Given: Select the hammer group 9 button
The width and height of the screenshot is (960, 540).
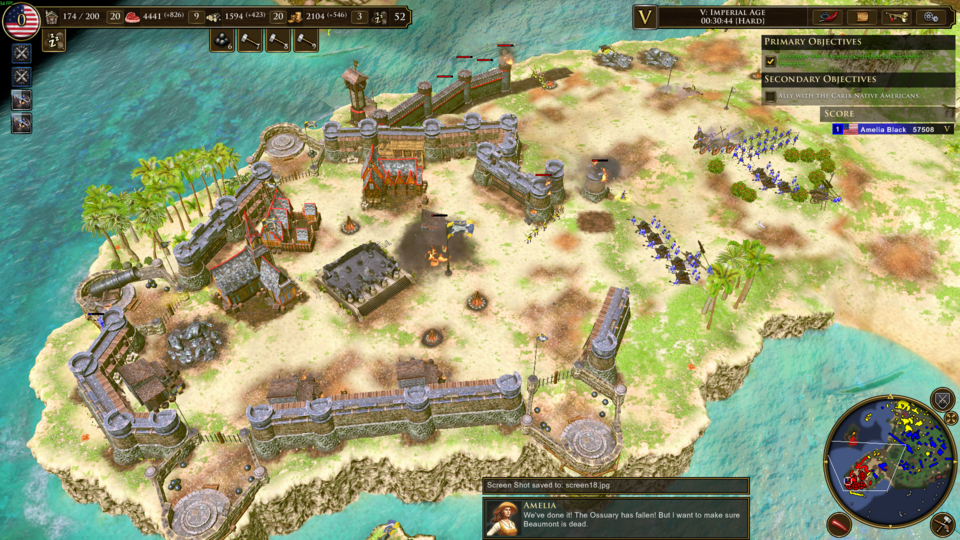Looking at the screenshot, I should pyautogui.click(x=305, y=40).
